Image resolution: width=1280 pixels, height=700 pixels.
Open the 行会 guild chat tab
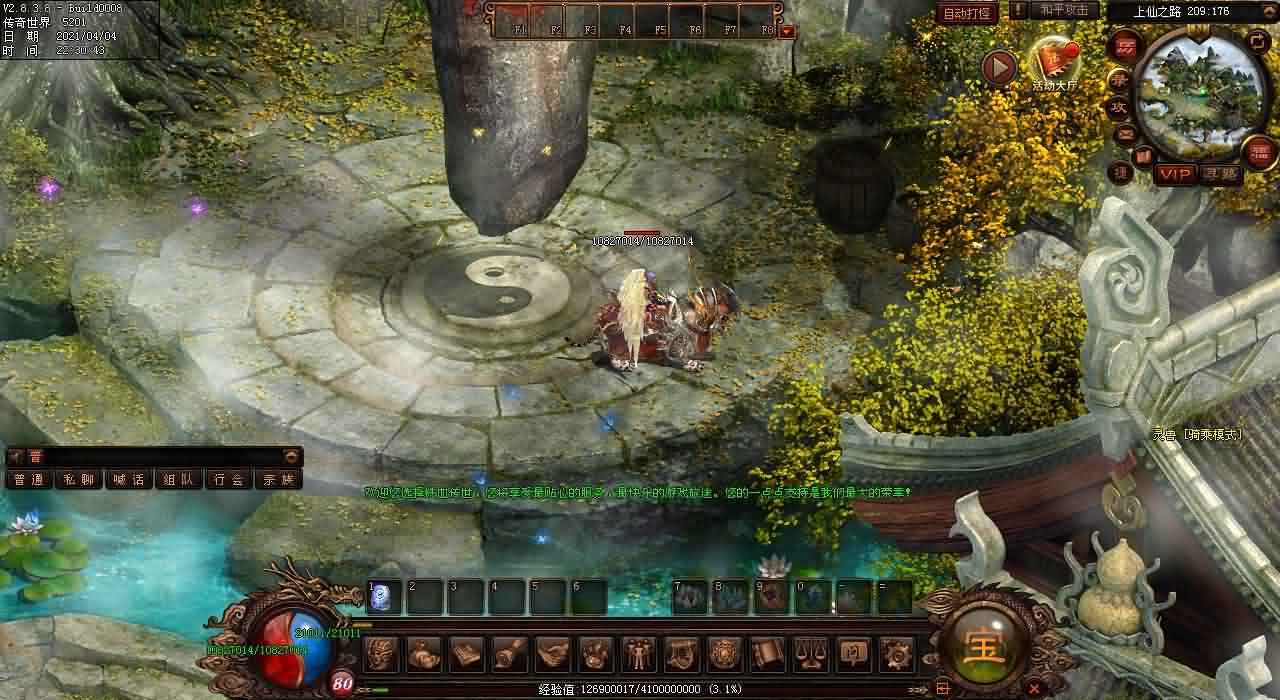[228, 479]
